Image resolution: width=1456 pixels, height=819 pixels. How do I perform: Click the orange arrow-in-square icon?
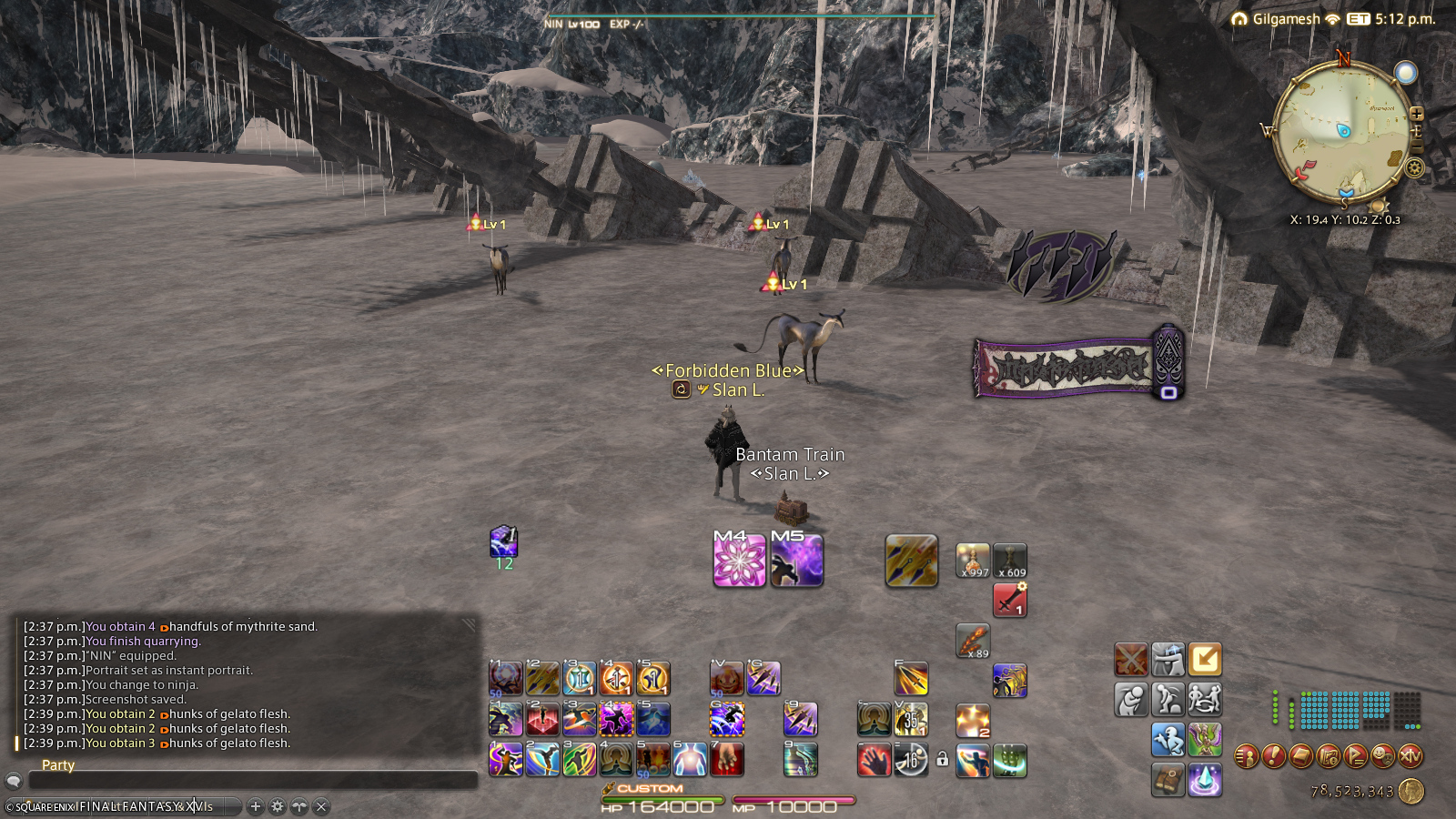(x=1205, y=659)
